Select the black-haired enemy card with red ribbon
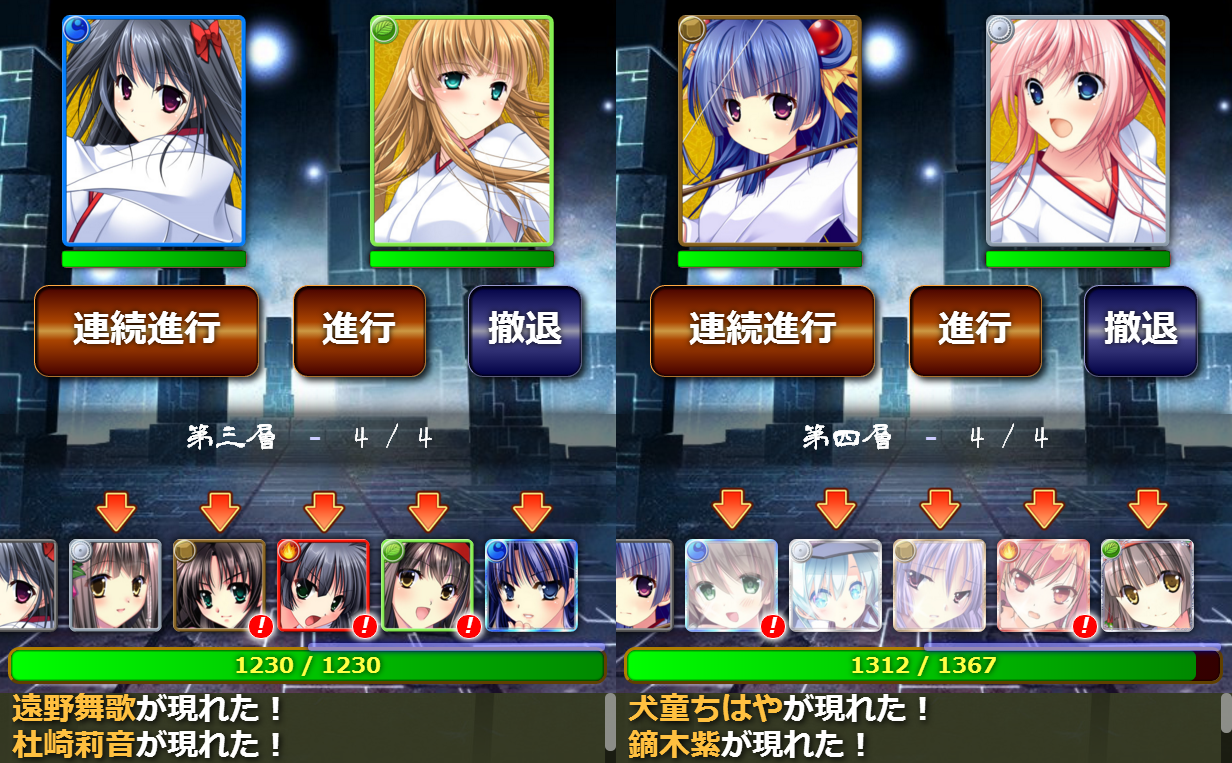Screen dimensions: 1232x763 click(x=154, y=131)
